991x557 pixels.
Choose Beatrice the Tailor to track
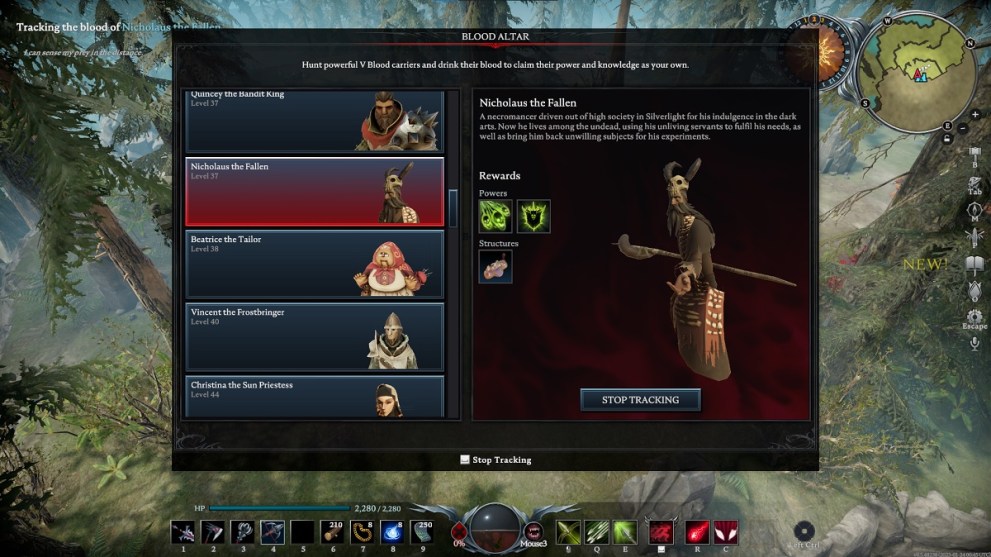tap(314, 264)
